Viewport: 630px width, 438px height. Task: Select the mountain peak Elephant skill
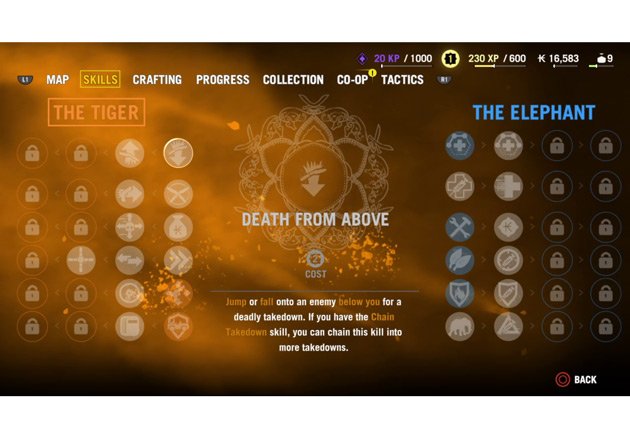click(508, 326)
